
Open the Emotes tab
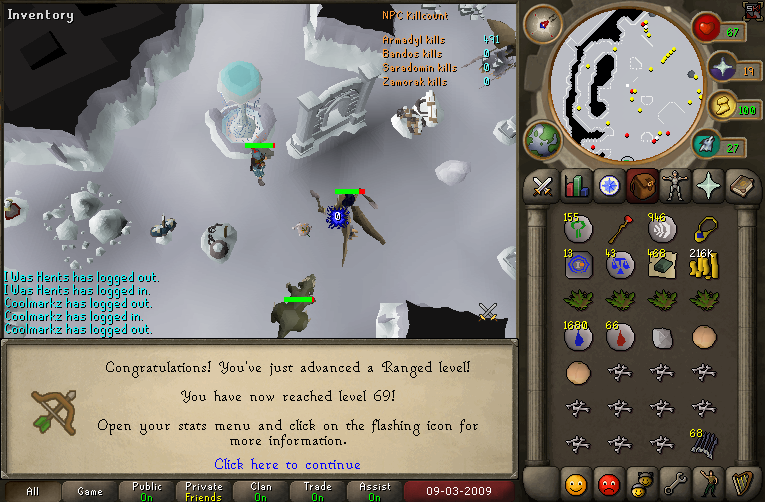click(x=707, y=483)
